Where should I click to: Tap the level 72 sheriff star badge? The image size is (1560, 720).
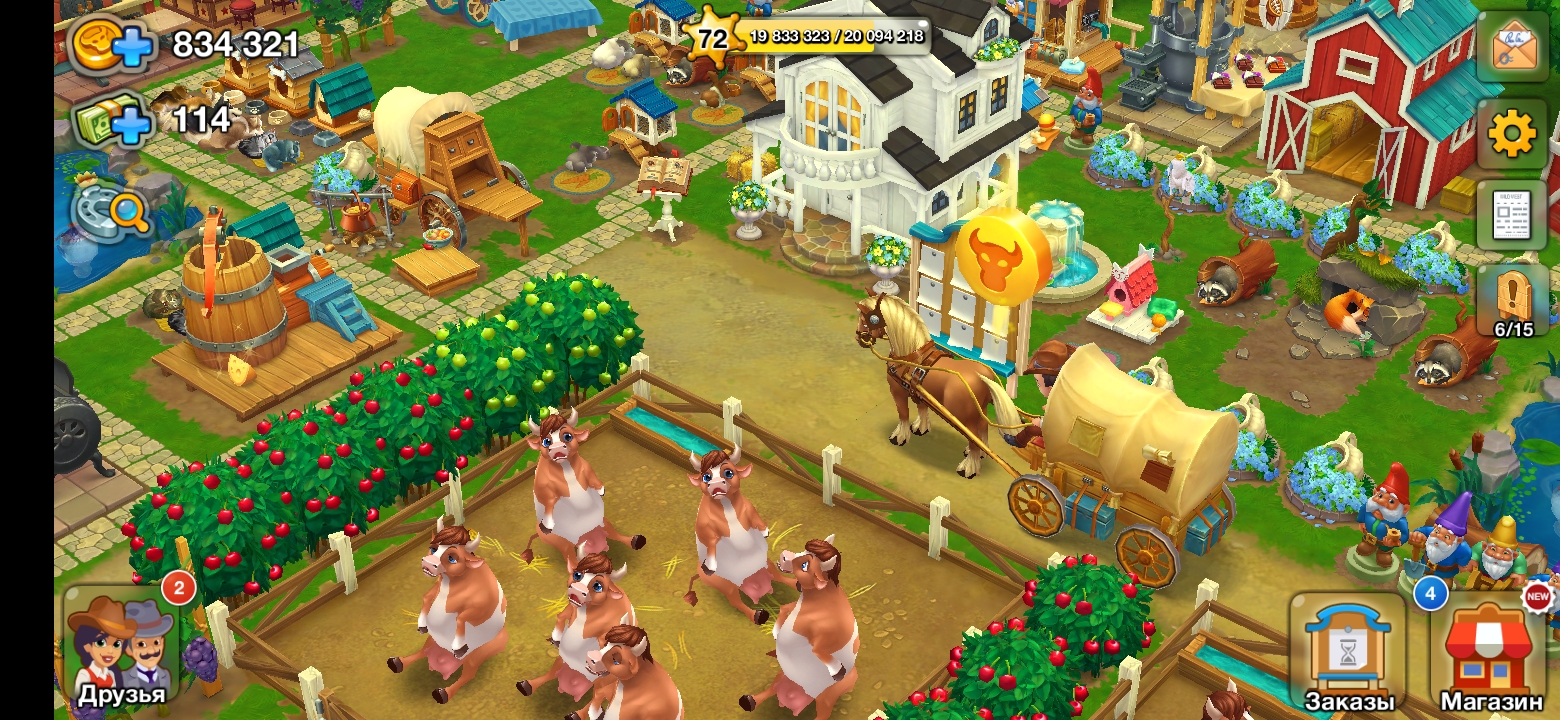pos(712,38)
